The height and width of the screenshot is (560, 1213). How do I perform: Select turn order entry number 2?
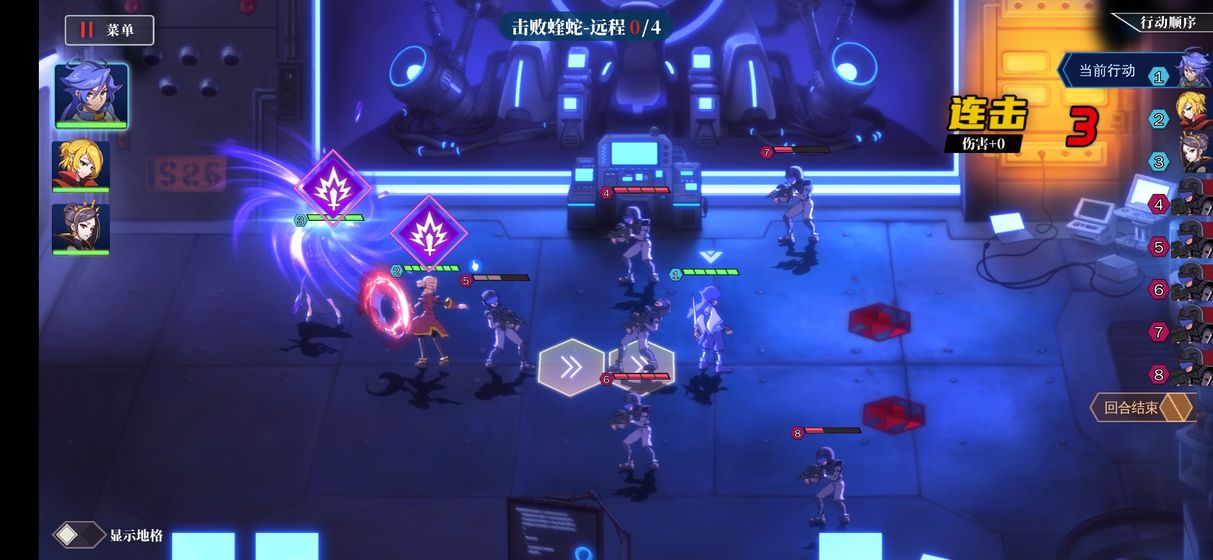click(x=1189, y=119)
